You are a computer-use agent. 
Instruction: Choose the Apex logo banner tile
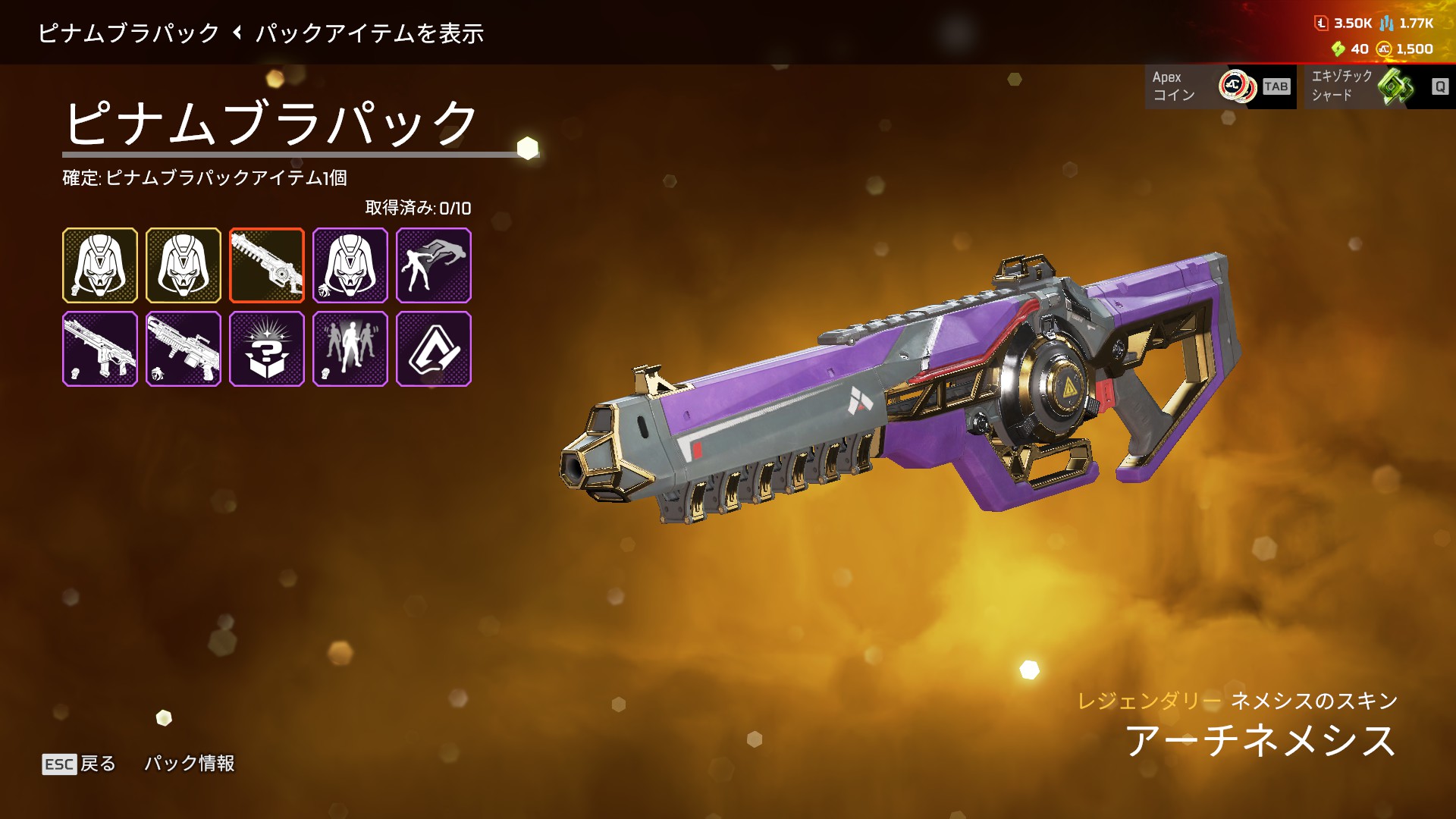click(x=434, y=349)
